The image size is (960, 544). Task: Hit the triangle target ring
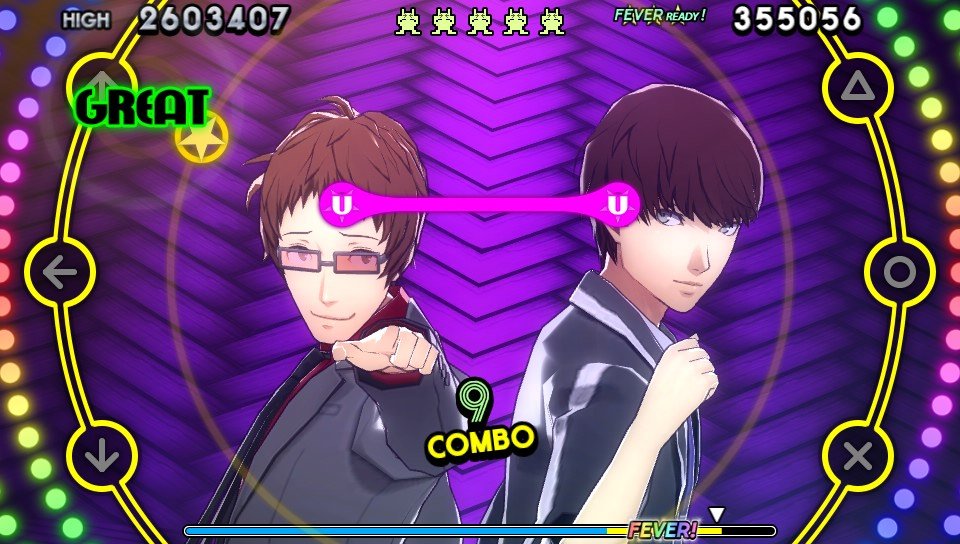click(x=857, y=88)
